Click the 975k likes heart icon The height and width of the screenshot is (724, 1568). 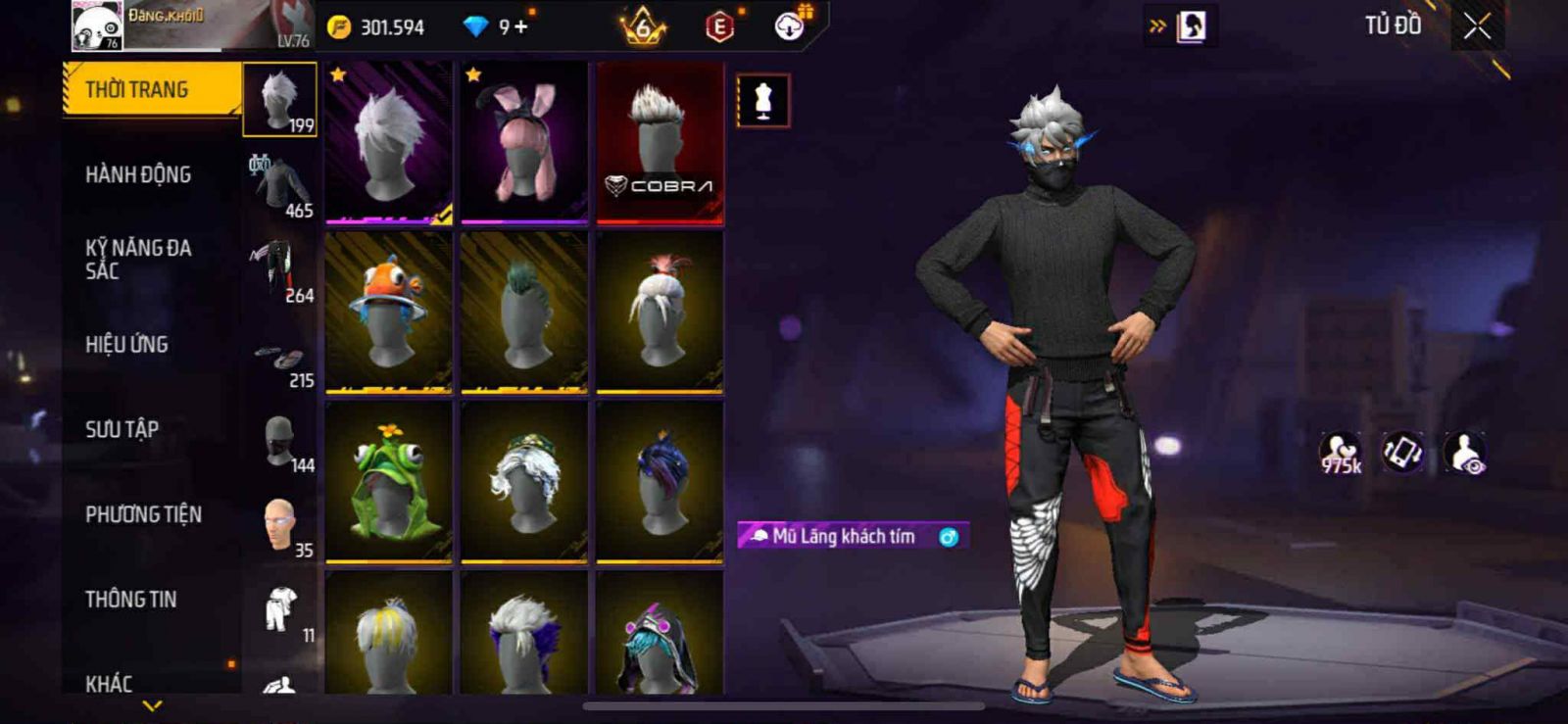click(x=1340, y=454)
